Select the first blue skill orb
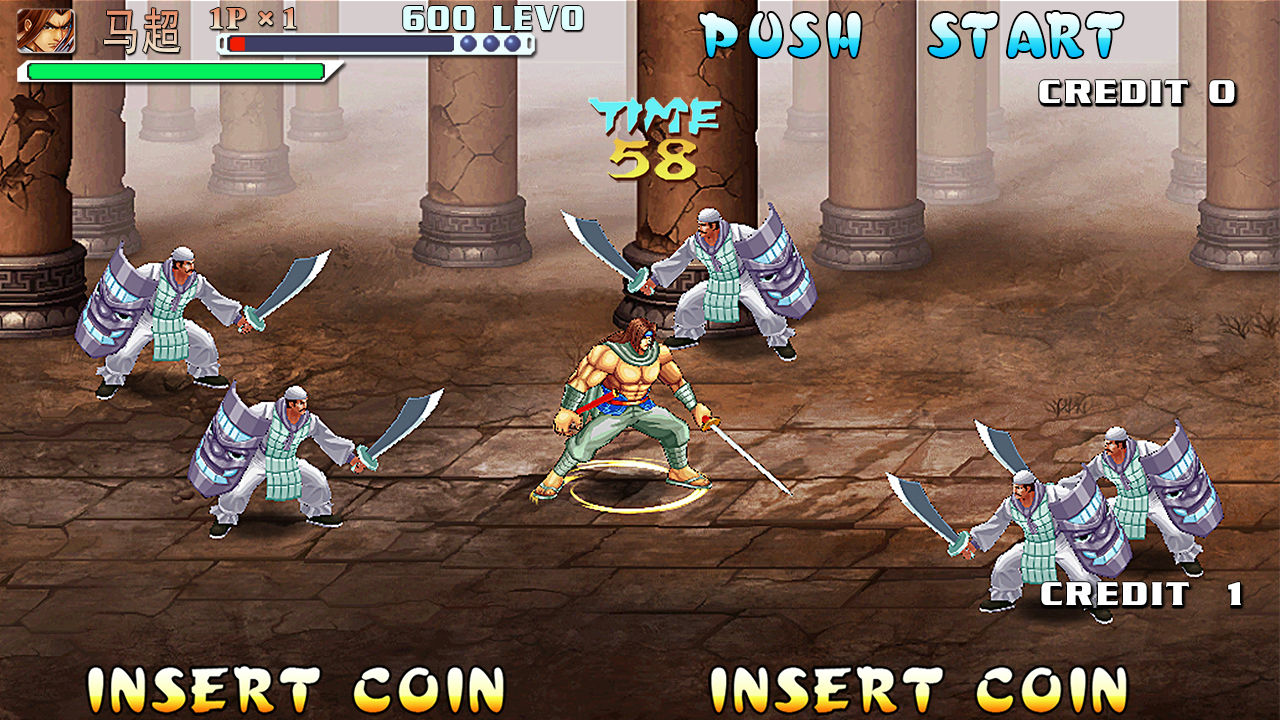Image resolution: width=1280 pixels, height=720 pixels. pos(468,42)
